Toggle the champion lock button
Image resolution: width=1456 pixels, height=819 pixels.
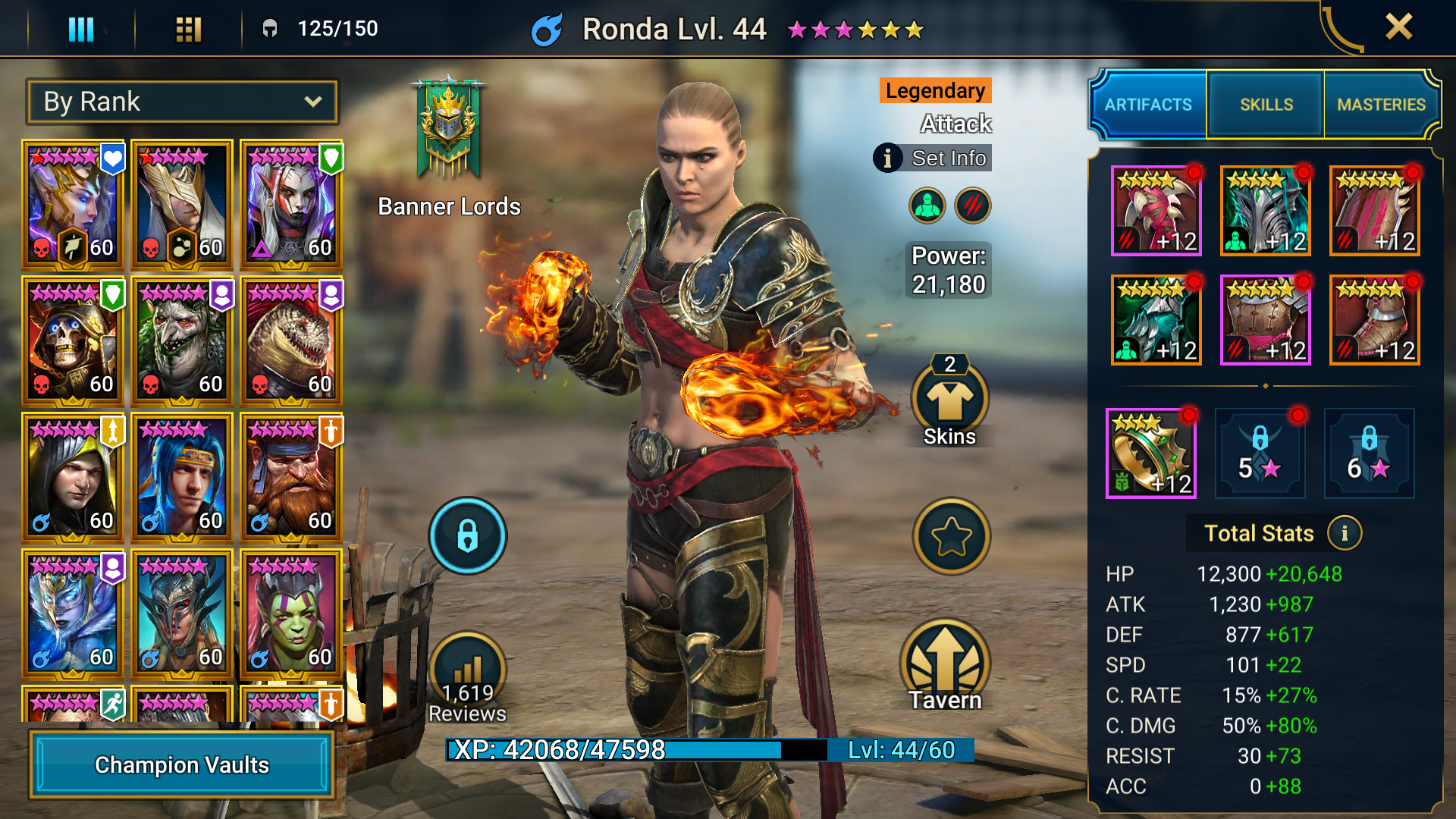click(x=467, y=535)
